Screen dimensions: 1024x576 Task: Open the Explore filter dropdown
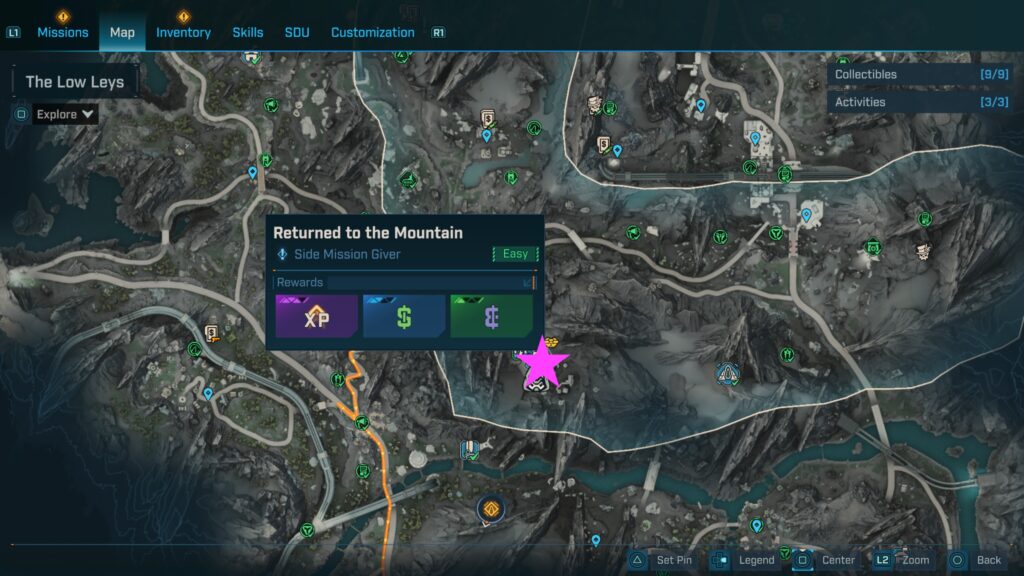pos(66,114)
